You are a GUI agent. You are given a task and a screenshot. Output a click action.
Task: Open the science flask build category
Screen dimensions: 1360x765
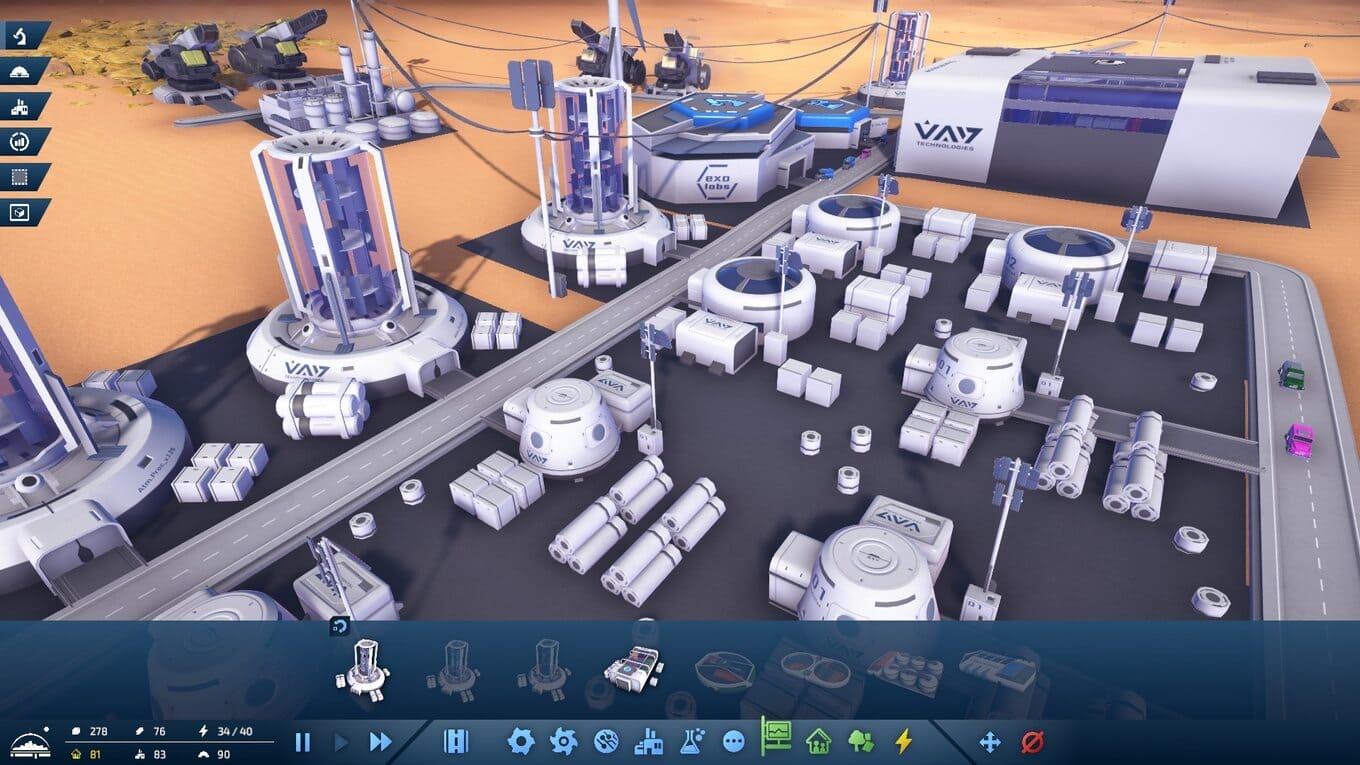(692, 741)
